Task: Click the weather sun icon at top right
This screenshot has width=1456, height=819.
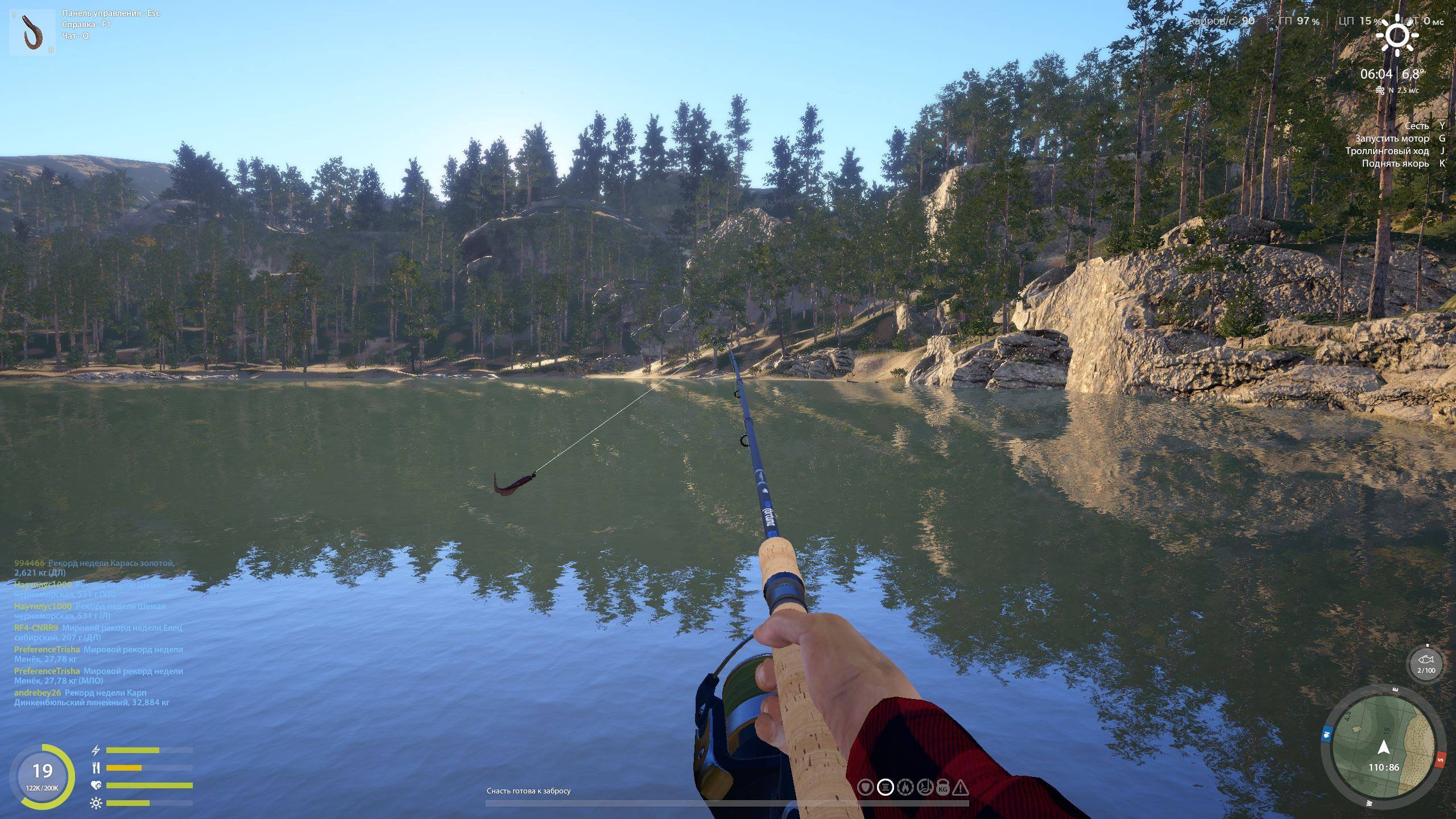Action: (x=1398, y=35)
